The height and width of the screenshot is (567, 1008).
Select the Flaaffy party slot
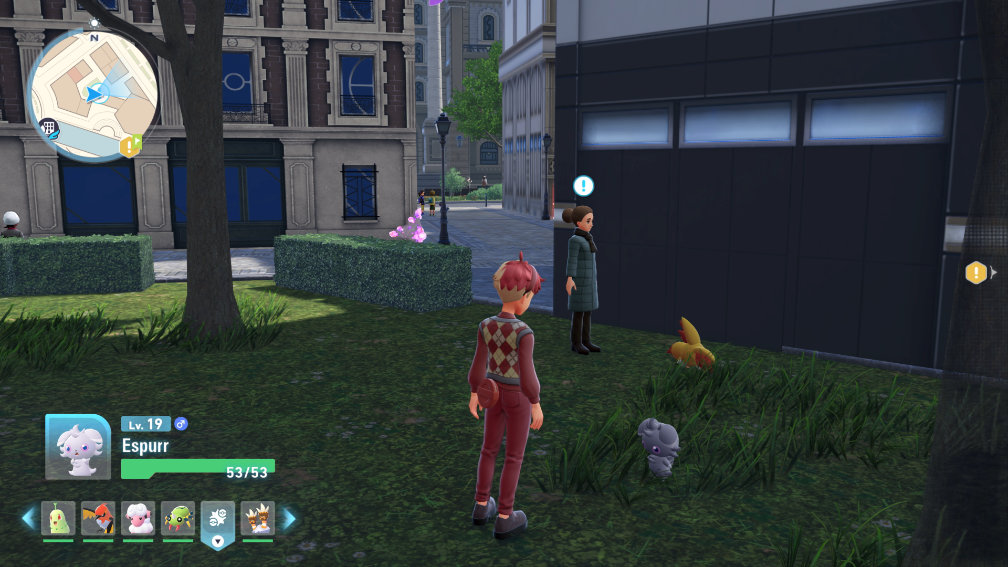[x=138, y=518]
